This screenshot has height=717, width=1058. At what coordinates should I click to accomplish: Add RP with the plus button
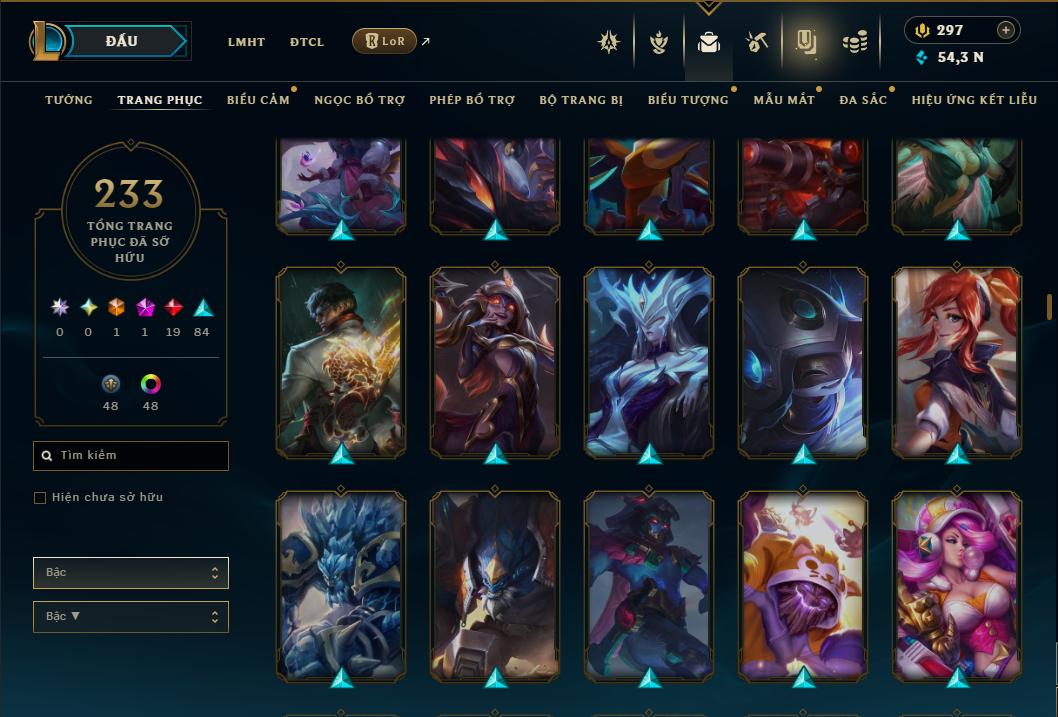pos(1006,30)
